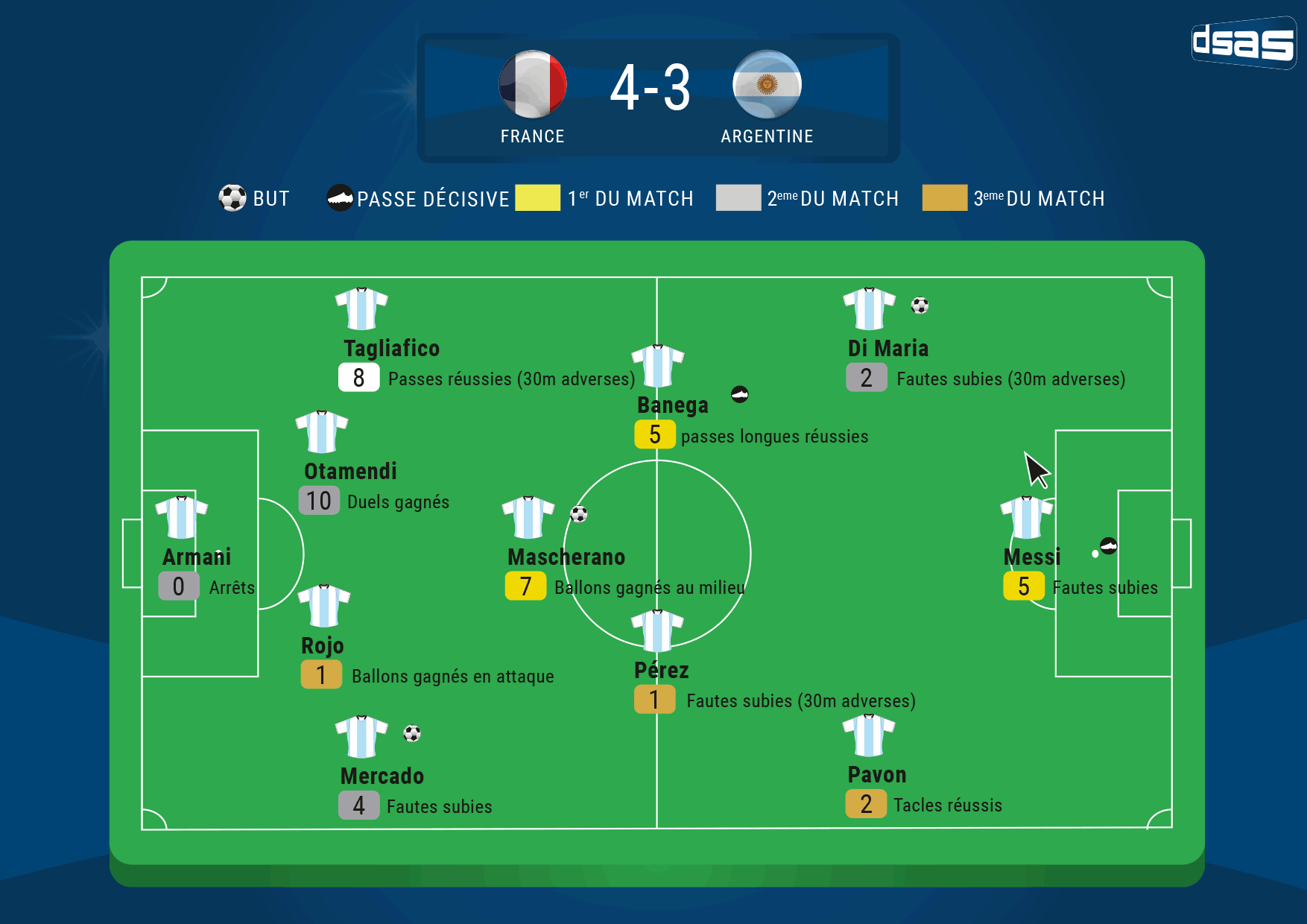Choose Otamendi's player shirt
Viewport: 1307px width, 924px height.
tap(322, 431)
